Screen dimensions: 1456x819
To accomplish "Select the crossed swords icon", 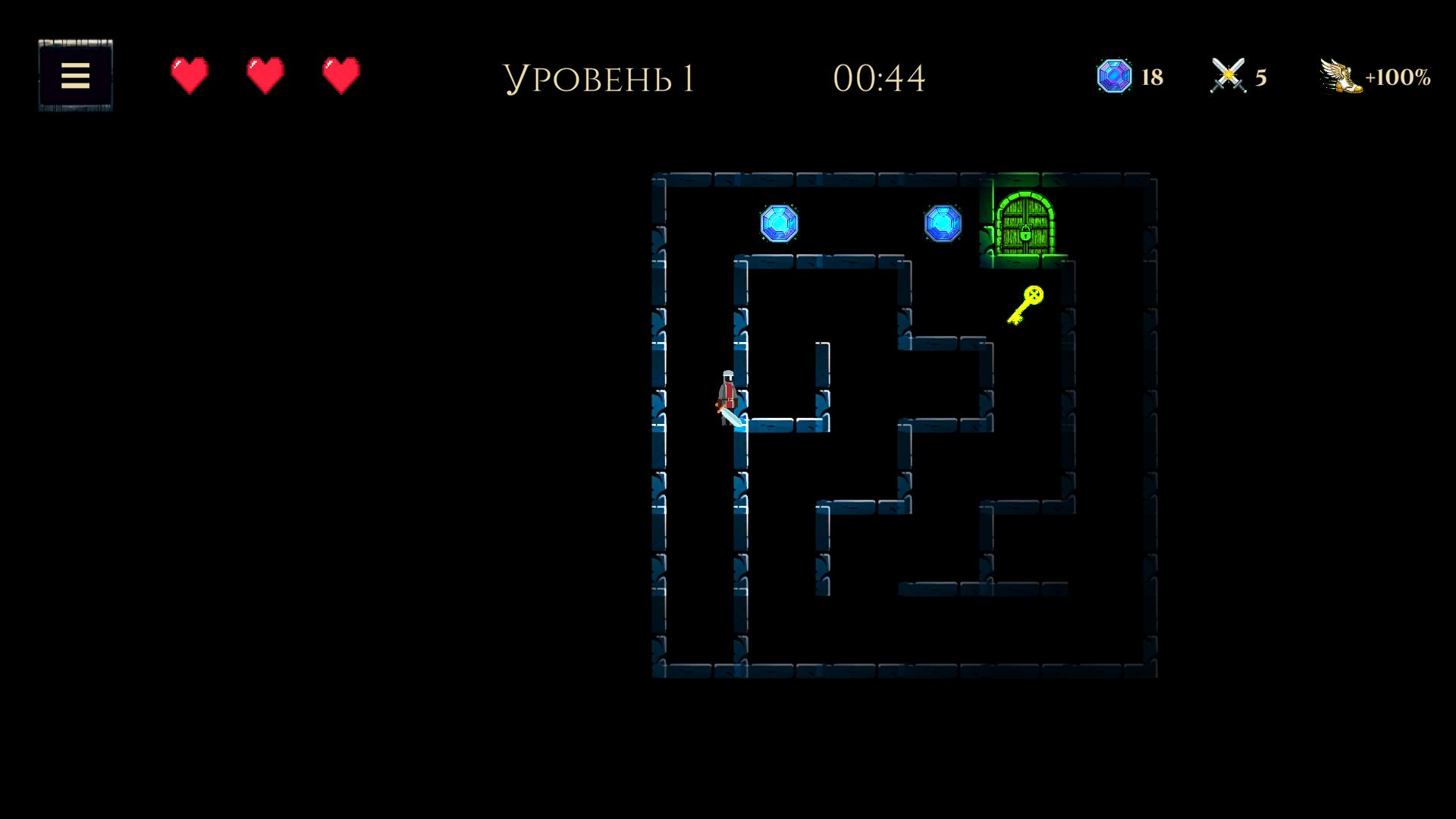I will tap(1228, 74).
